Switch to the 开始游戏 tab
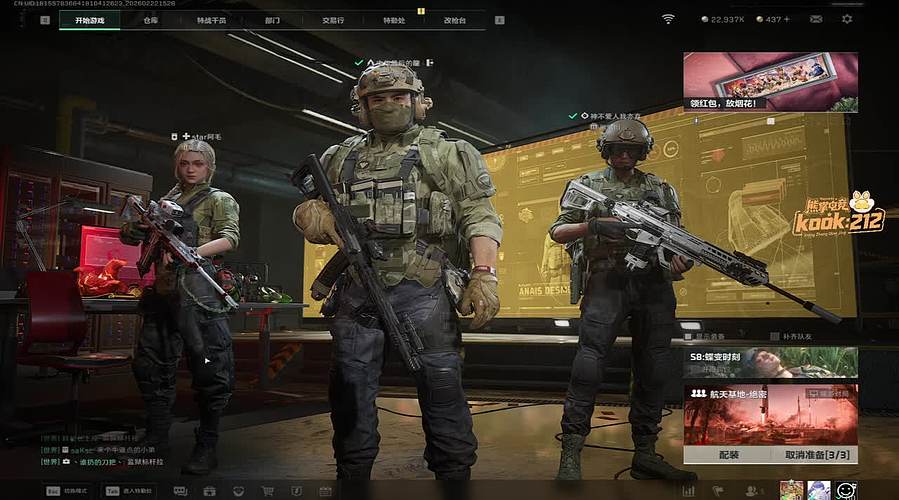The height and width of the screenshot is (500, 899). (95, 19)
